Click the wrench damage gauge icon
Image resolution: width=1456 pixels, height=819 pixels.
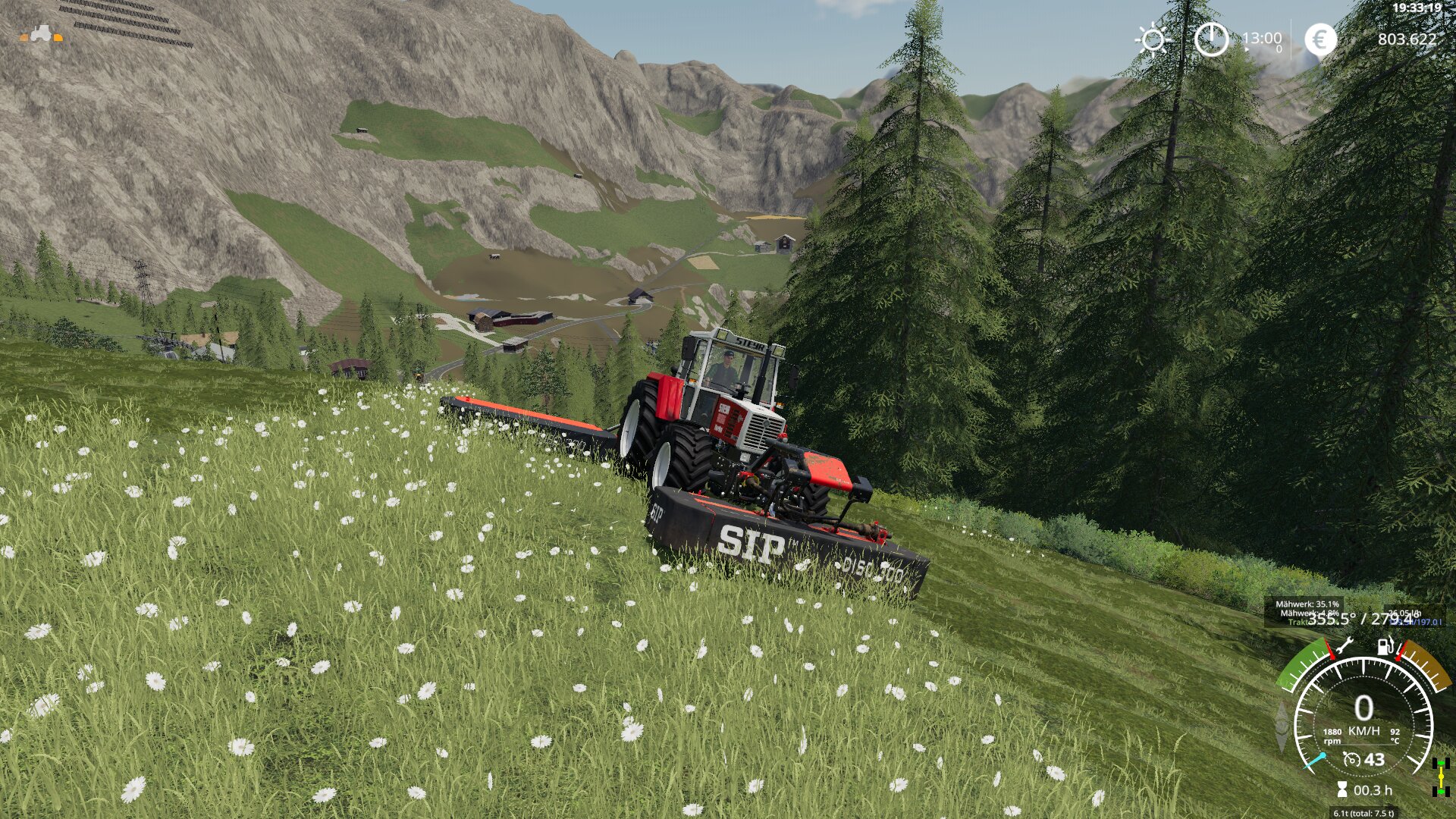[x=1343, y=647]
